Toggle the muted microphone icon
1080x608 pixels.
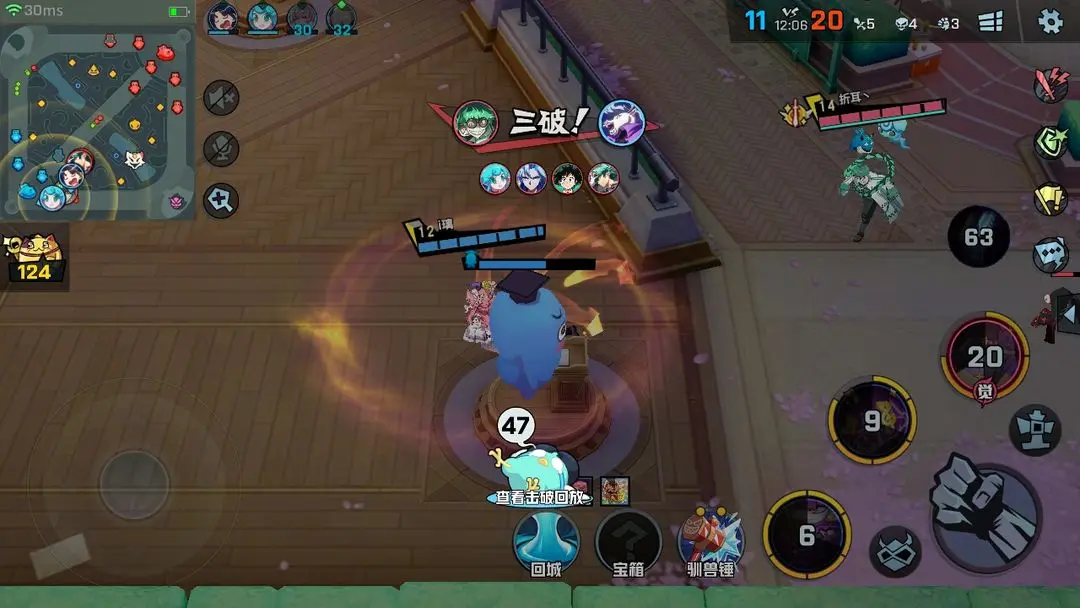click(220, 149)
